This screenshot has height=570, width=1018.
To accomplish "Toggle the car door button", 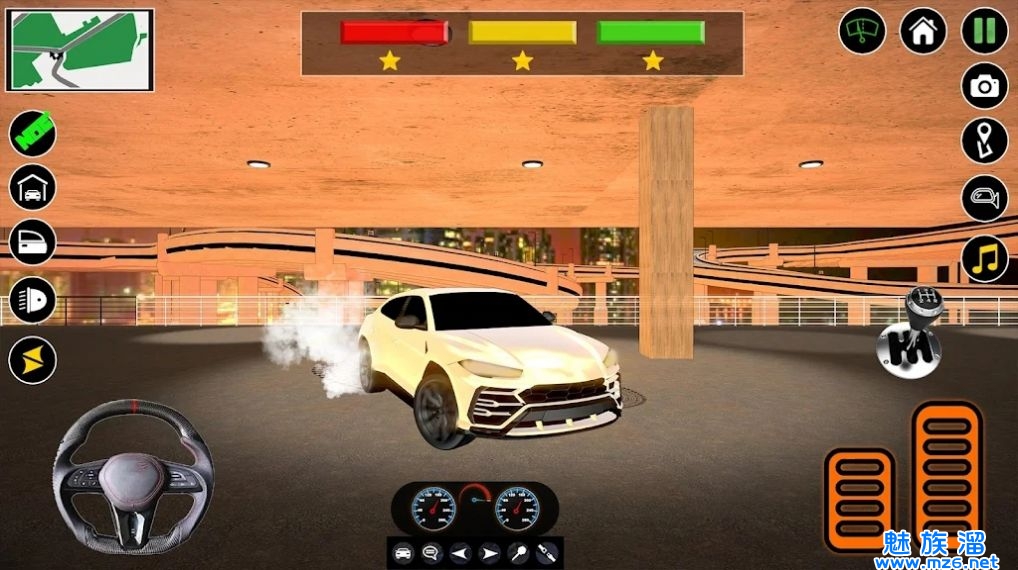I will pyautogui.click(x=33, y=242).
